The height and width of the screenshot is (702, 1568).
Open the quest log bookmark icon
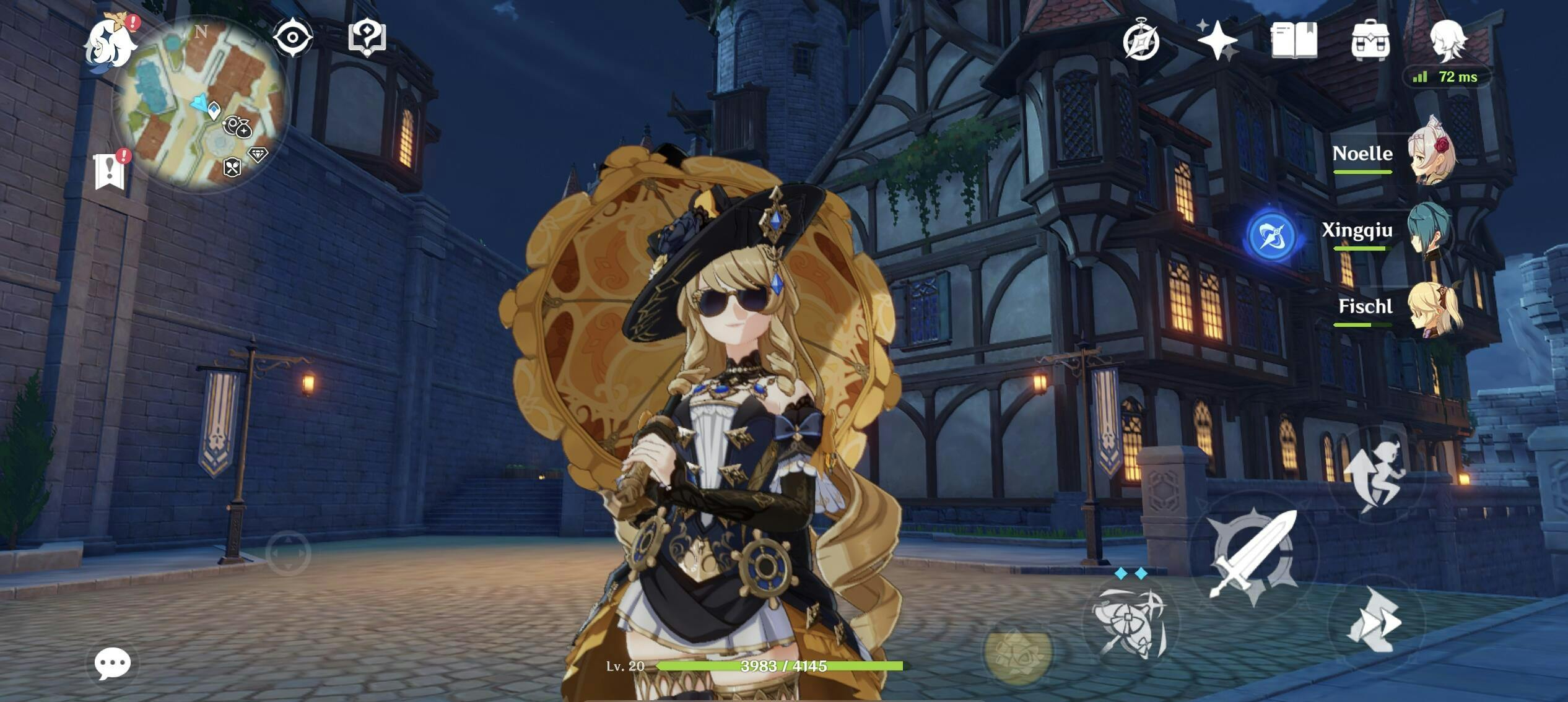(x=110, y=171)
